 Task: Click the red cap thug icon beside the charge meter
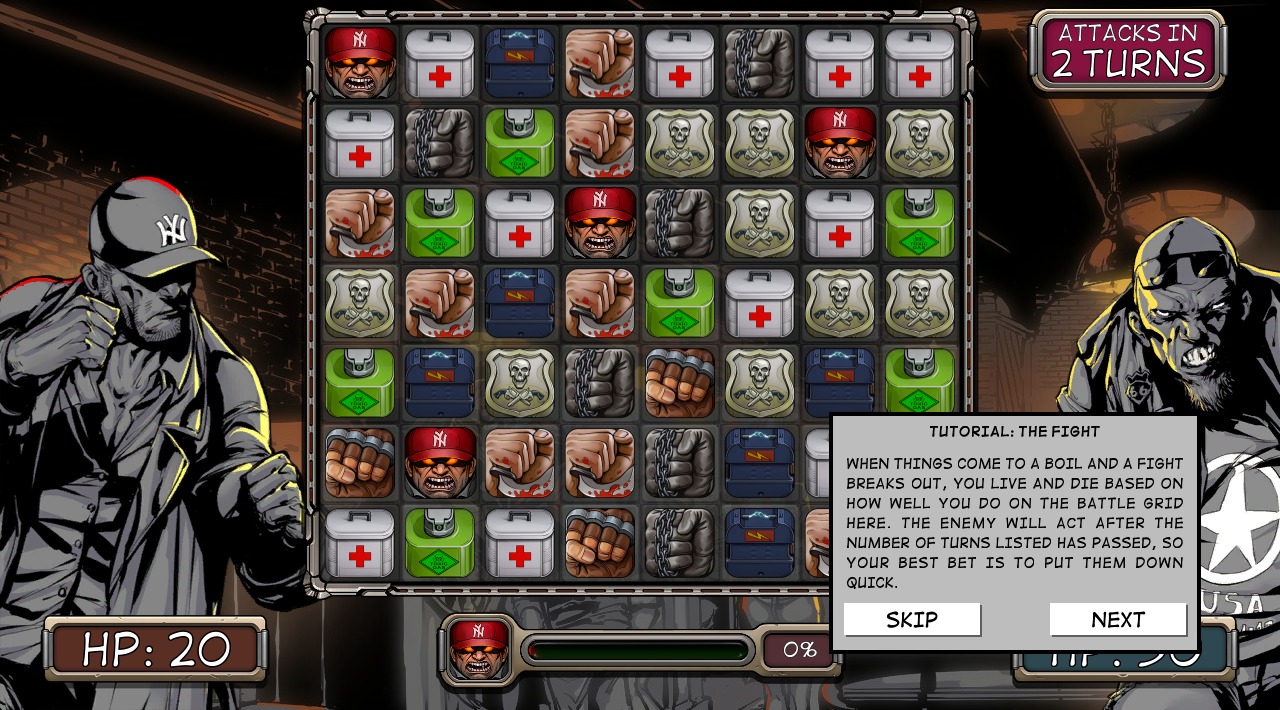click(x=478, y=650)
